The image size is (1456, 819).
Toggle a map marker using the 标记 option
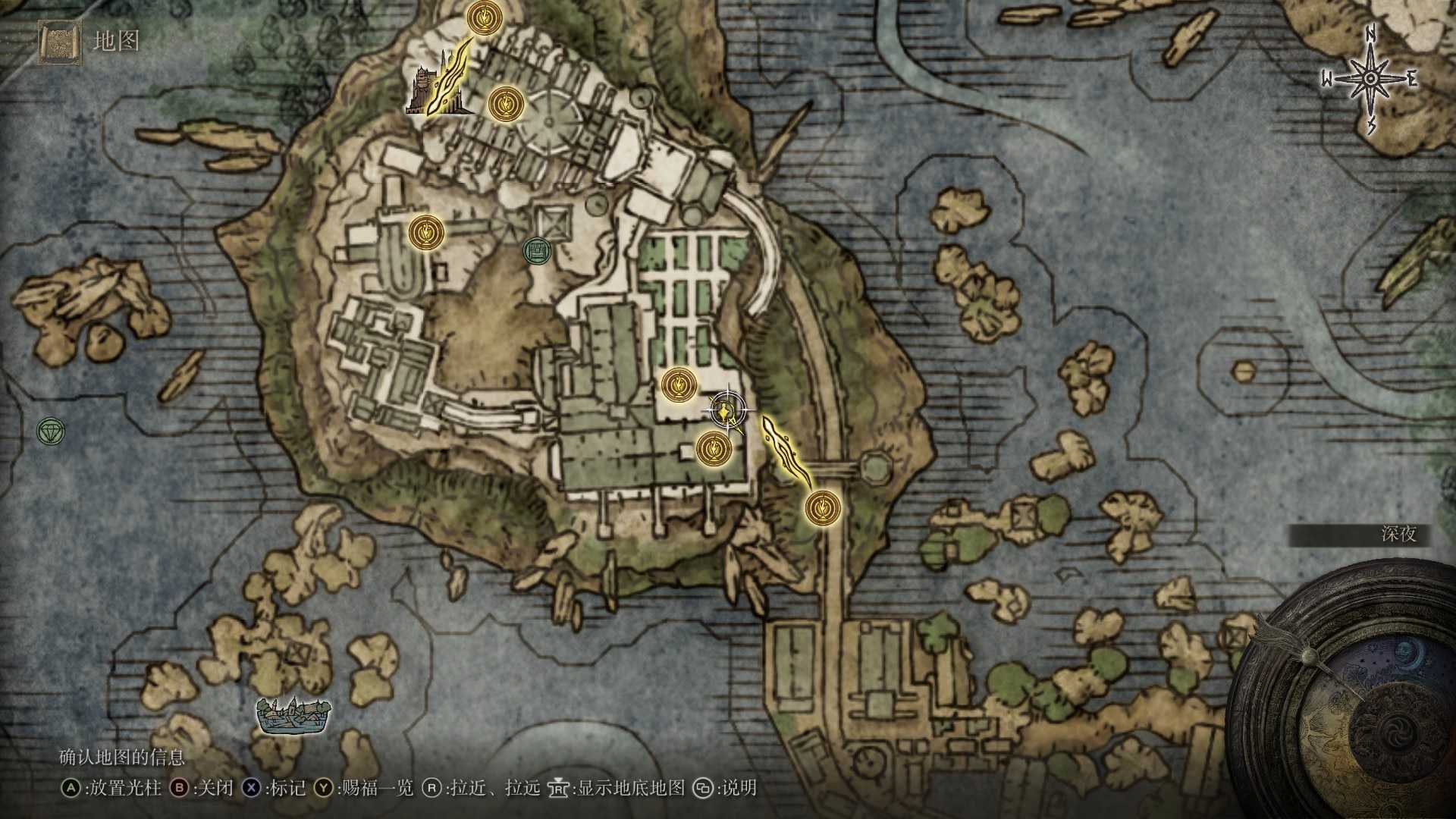point(287,788)
